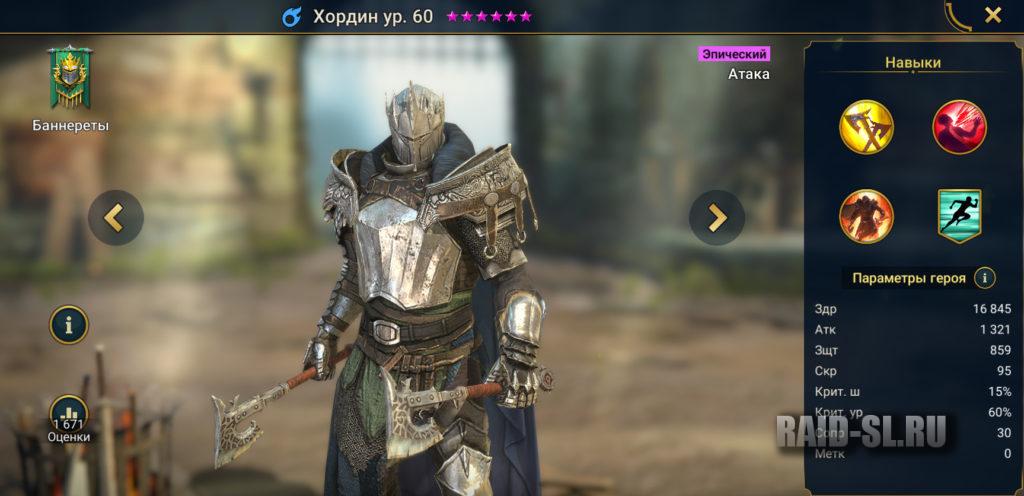The width and height of the screenshot is (1024, 496).
Task: Select the red strike skill icon
Action: (959, 127)
